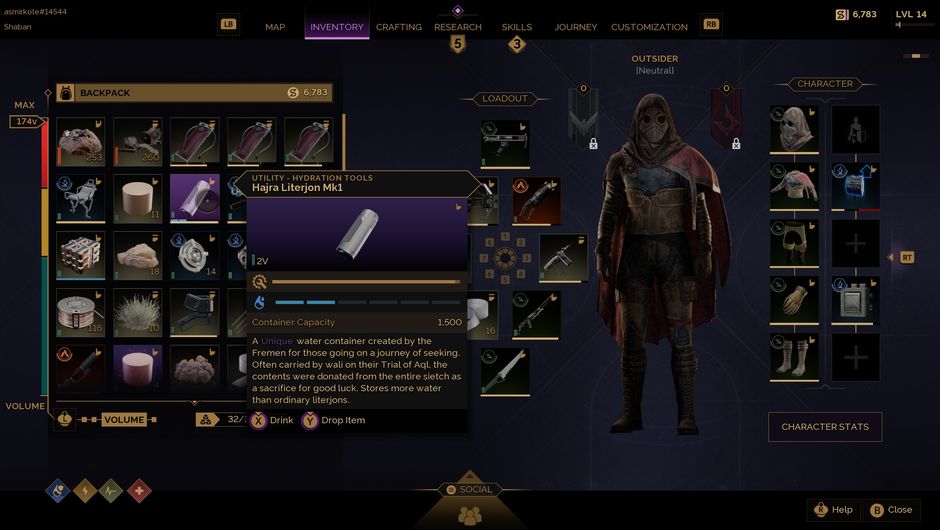
Task: Select the equipped boots slot
Action: point(795,357)
